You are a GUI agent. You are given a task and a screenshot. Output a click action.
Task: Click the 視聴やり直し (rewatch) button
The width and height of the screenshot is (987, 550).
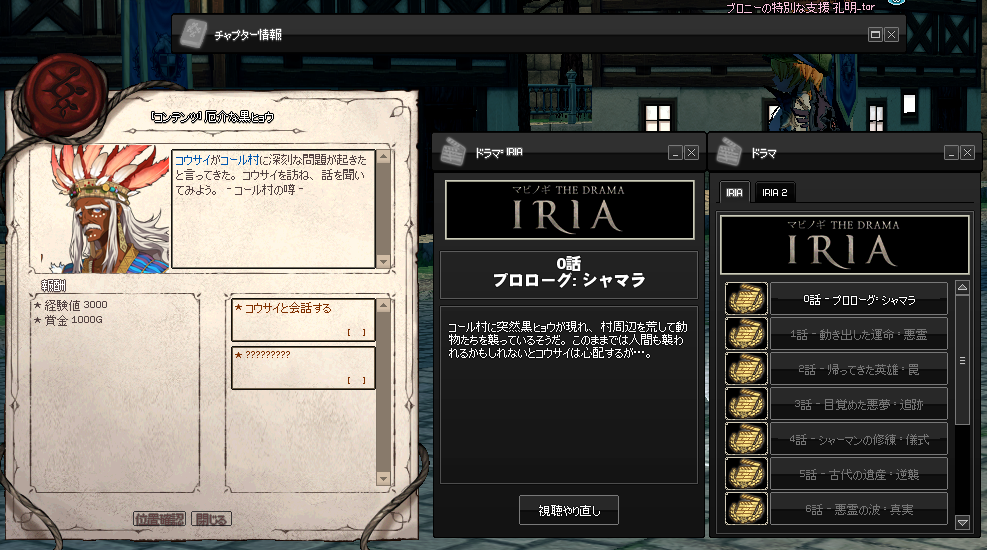coord(569,510)
